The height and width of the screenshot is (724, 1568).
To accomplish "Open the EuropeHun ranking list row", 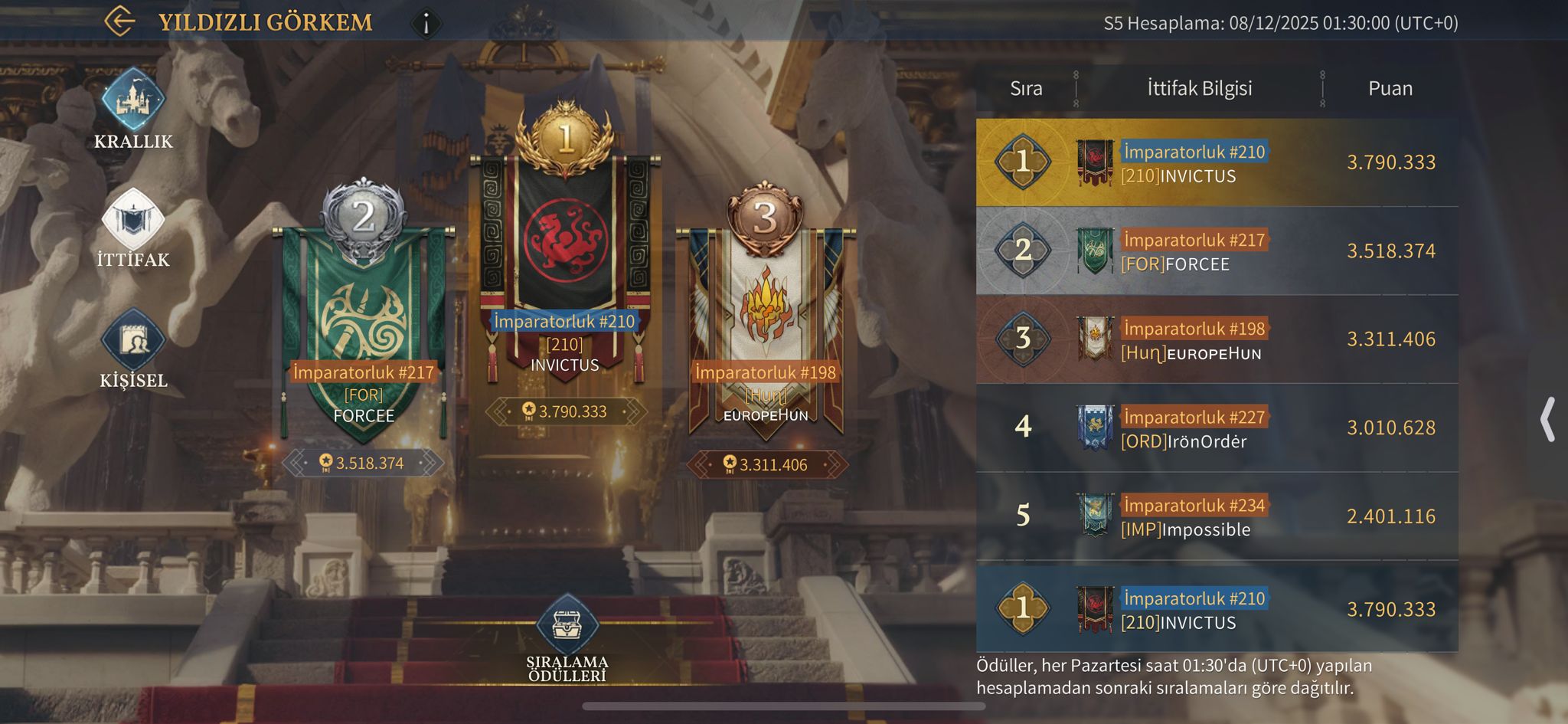I will pos(1217,339).
